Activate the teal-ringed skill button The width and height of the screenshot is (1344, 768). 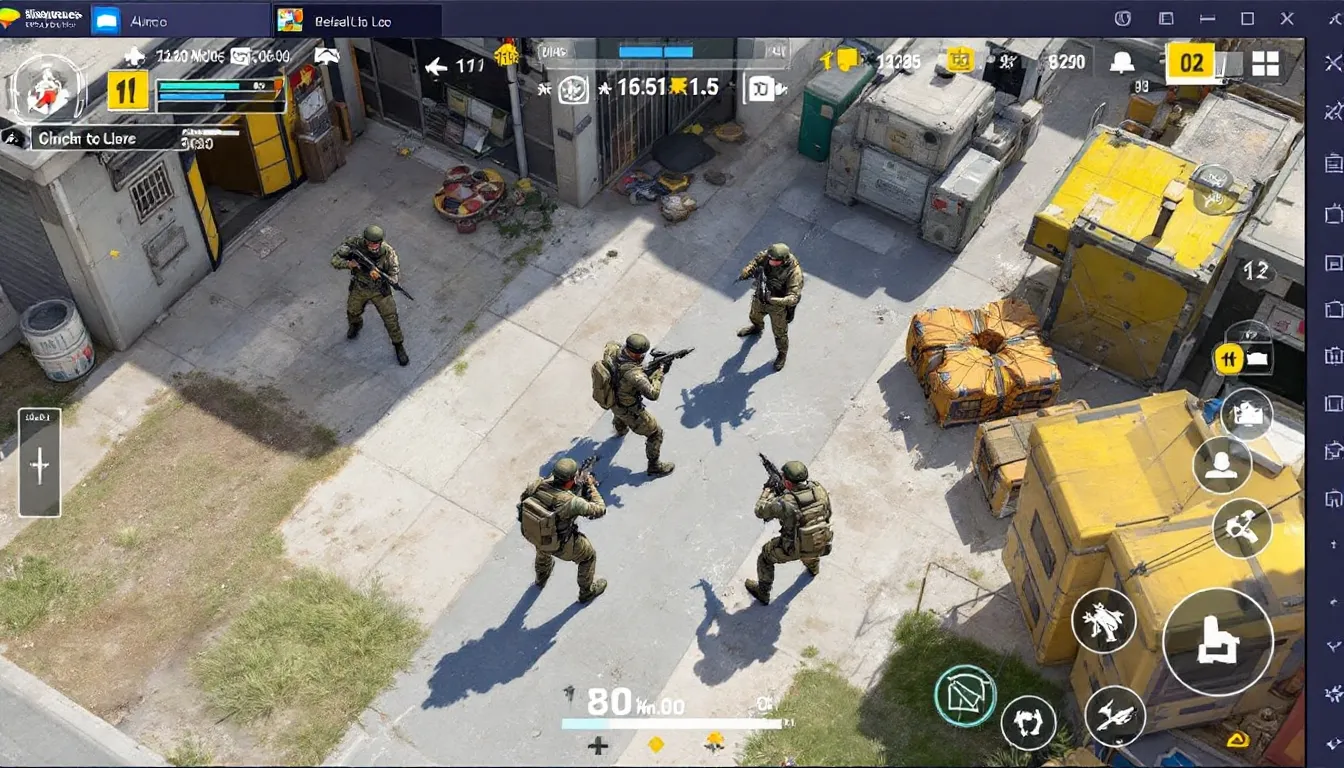coord(965,695)
